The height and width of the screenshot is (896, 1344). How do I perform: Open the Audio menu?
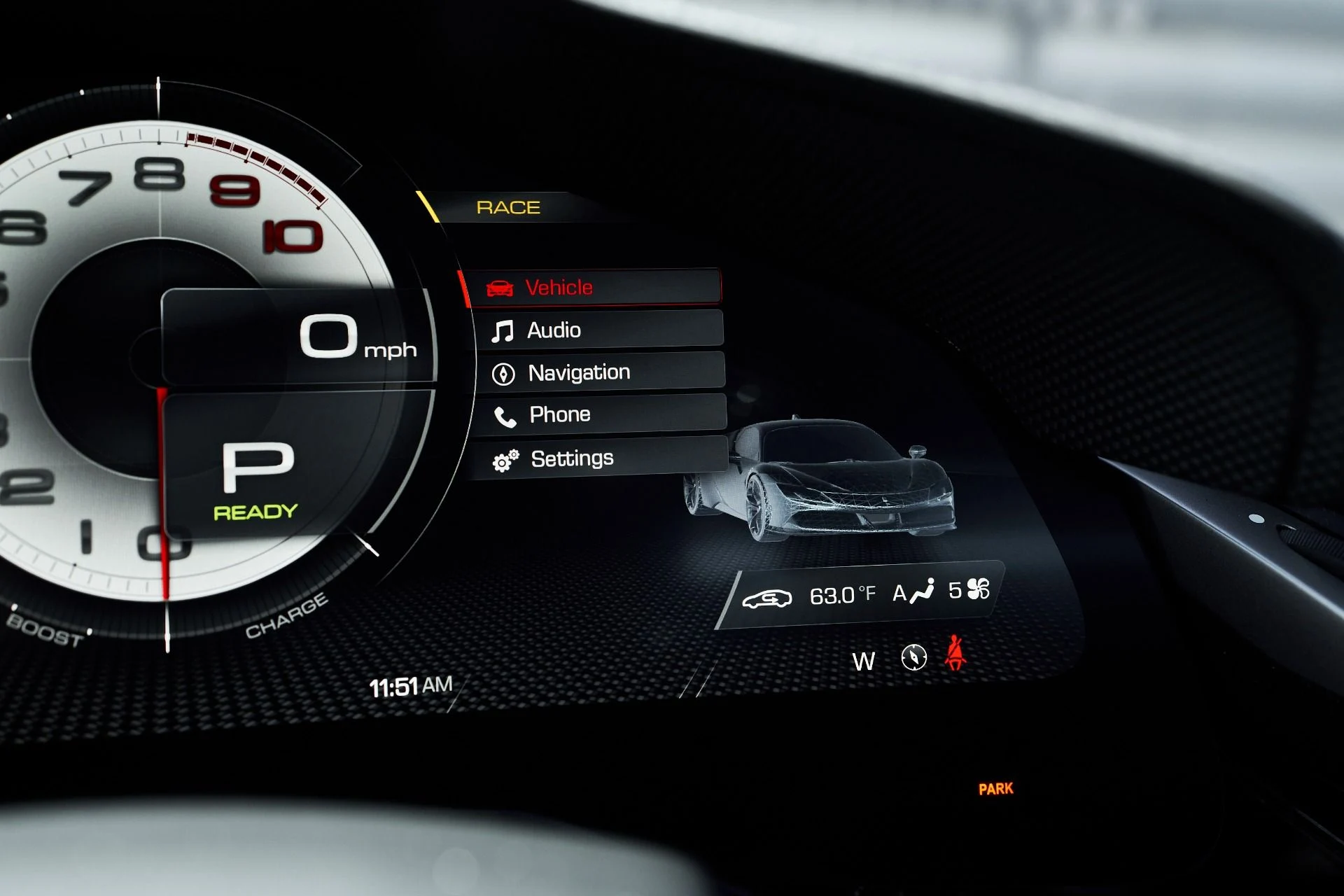(x=598, y=330)
